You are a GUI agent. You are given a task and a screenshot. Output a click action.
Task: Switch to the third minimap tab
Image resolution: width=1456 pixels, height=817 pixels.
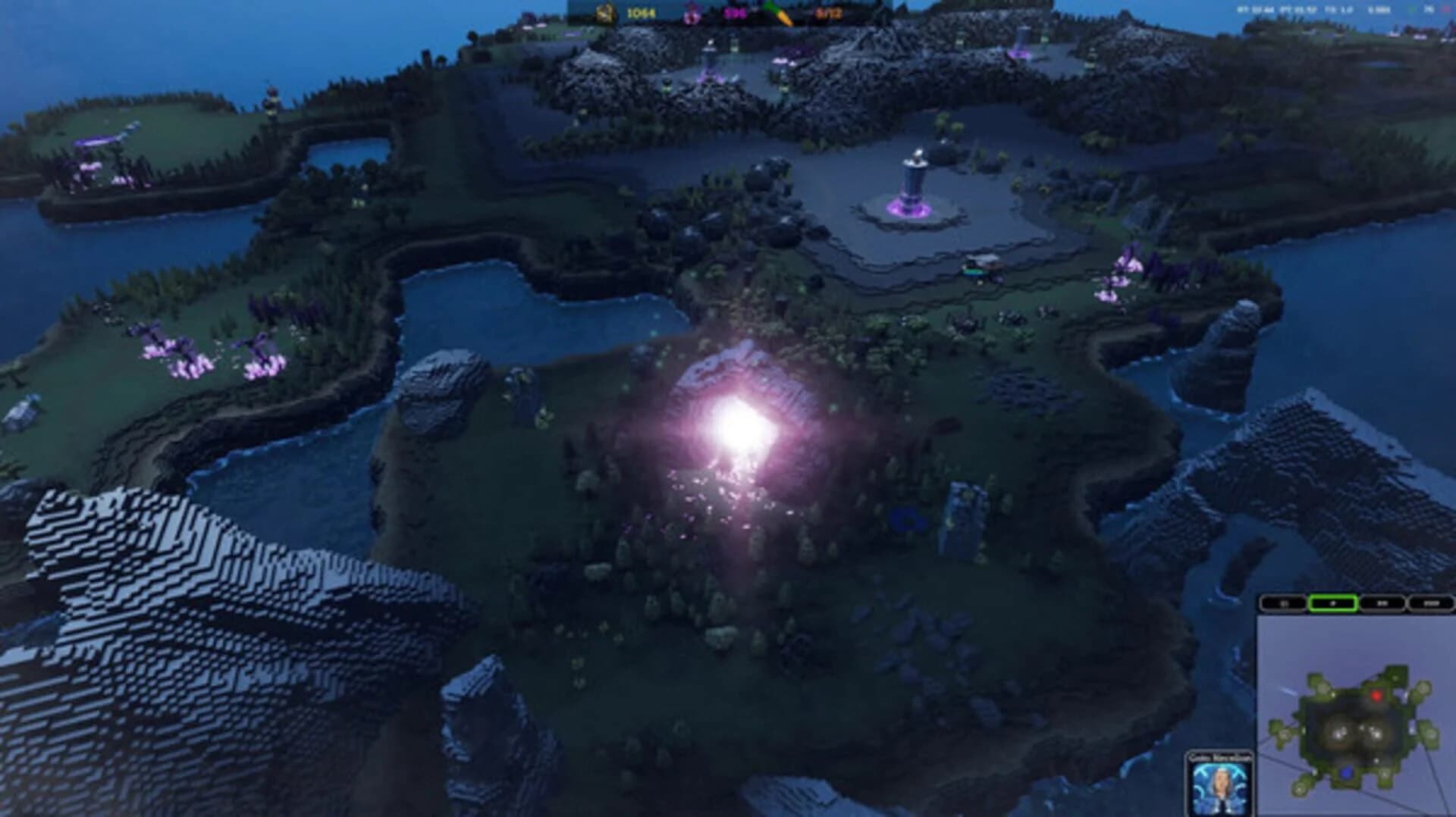point(1382,604)
